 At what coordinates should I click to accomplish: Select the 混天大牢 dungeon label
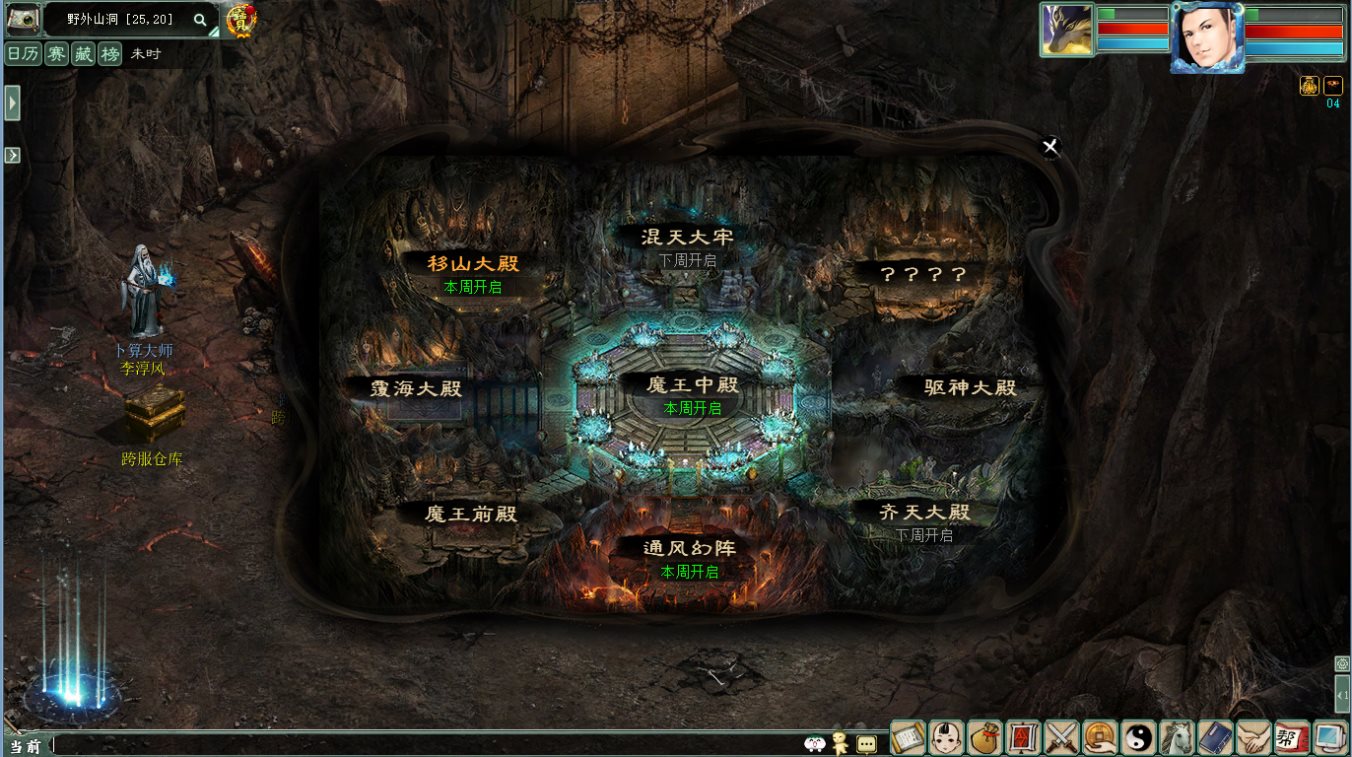687,237
